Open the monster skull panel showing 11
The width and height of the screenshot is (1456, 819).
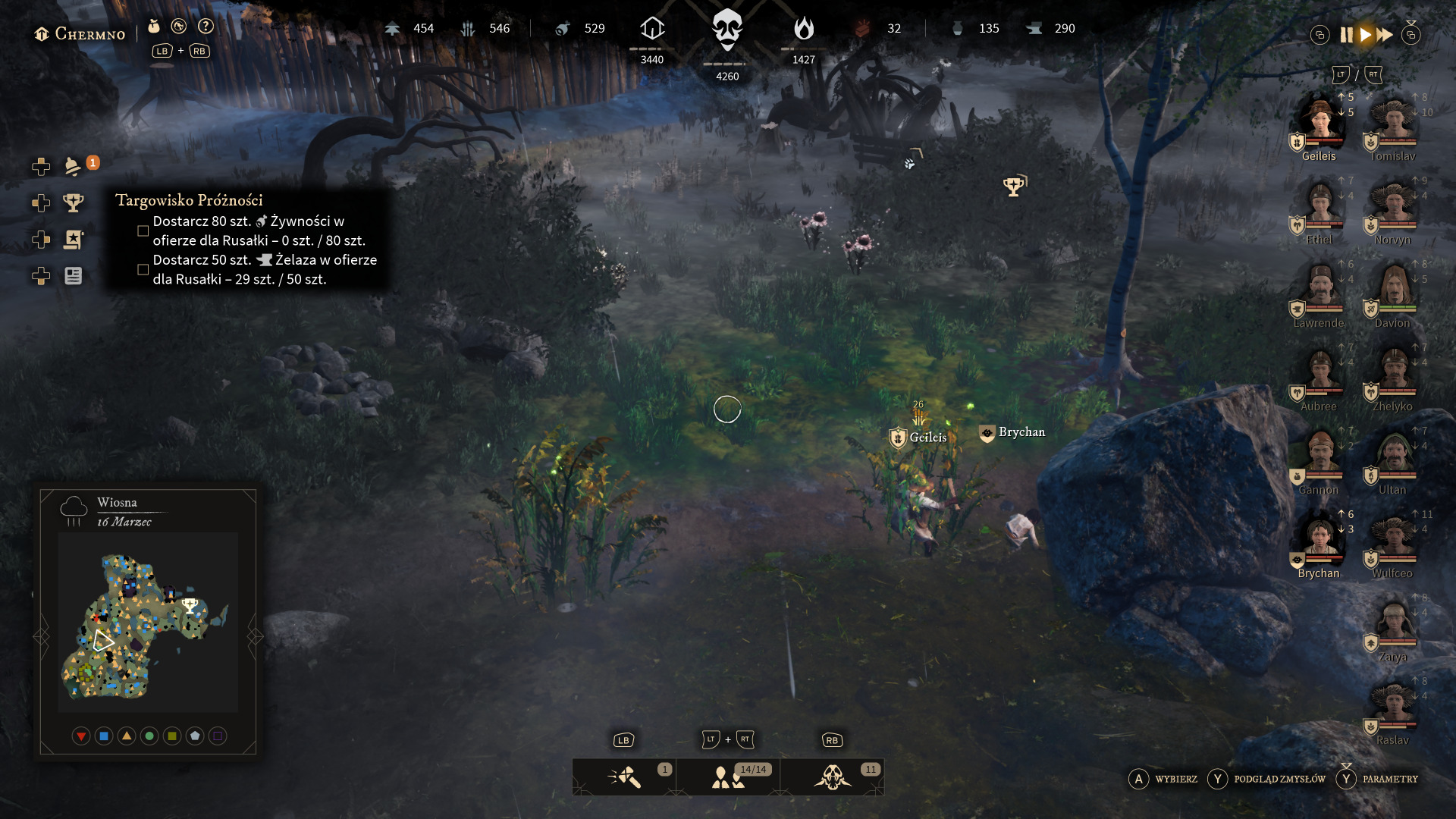pos(833,777)
